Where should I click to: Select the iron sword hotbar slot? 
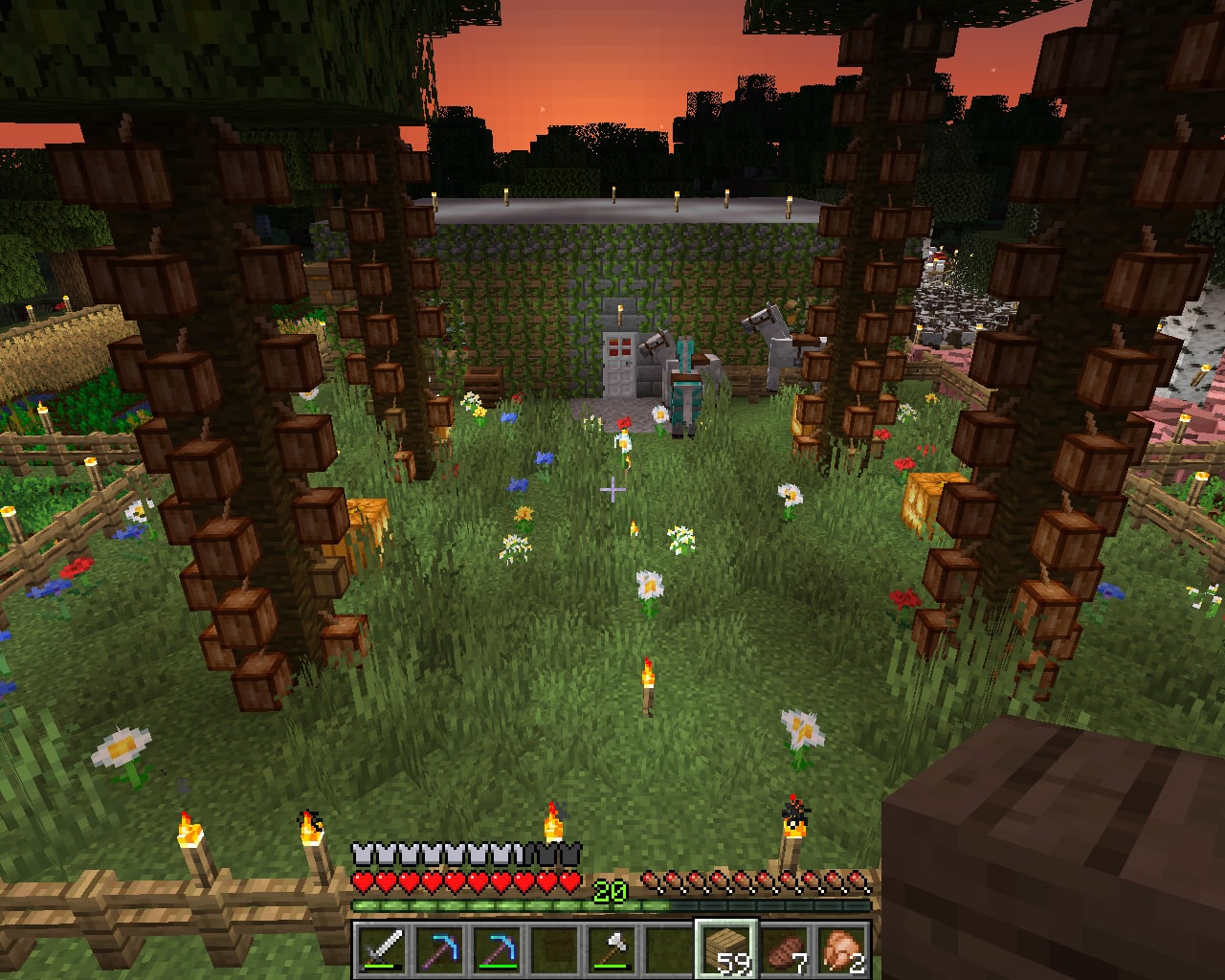(382, 949)
